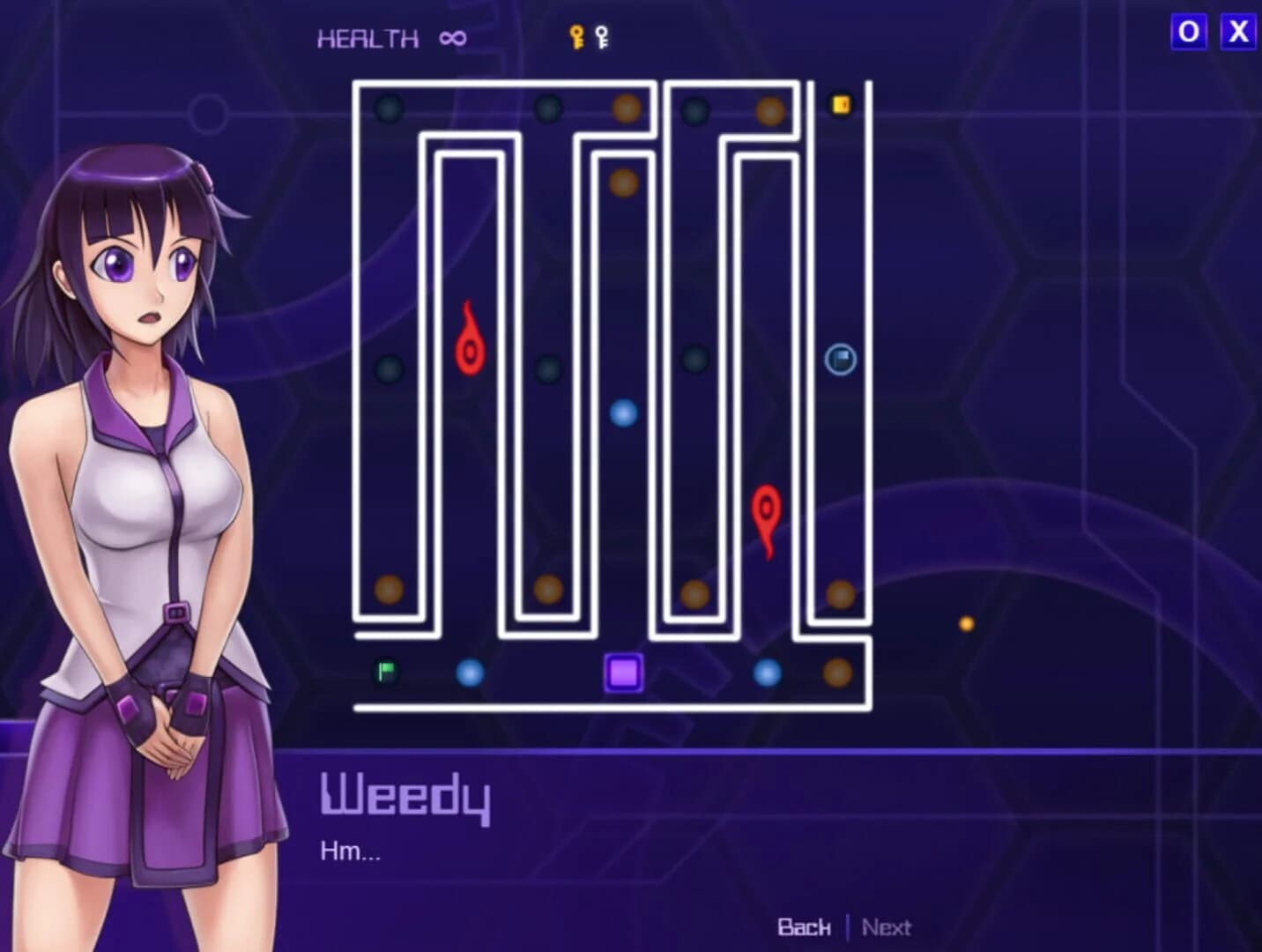The height and width of the screenshot is (952, 1262).
Task: Click the infinity symbol next to HEALTH
Action: coord(451,37)
